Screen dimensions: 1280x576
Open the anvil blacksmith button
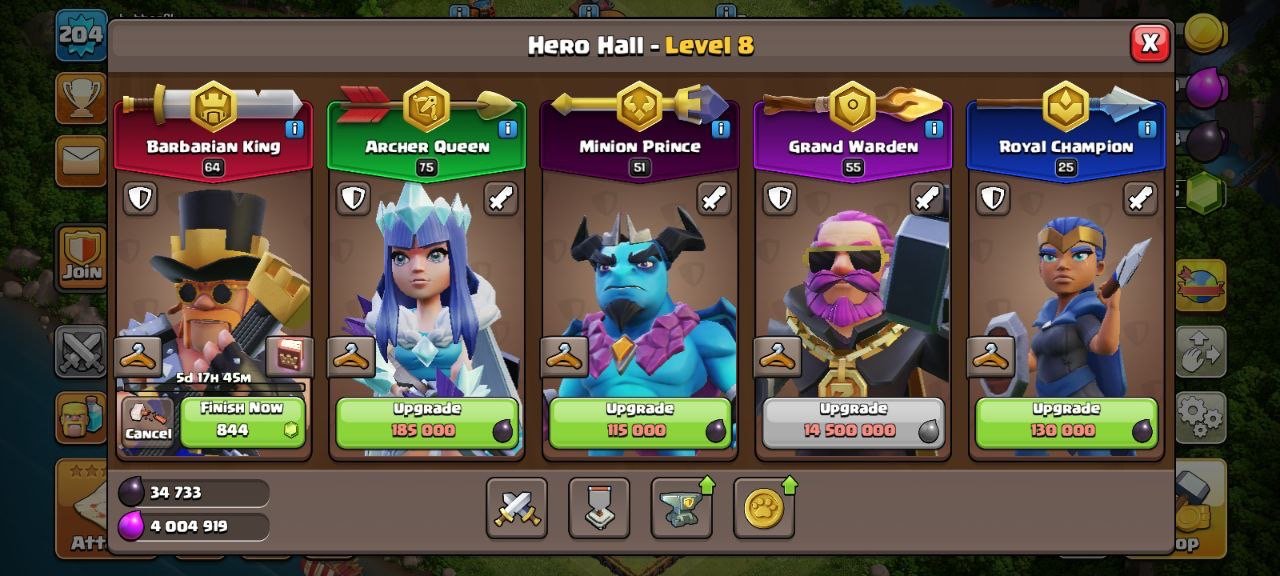coord(681,508)
